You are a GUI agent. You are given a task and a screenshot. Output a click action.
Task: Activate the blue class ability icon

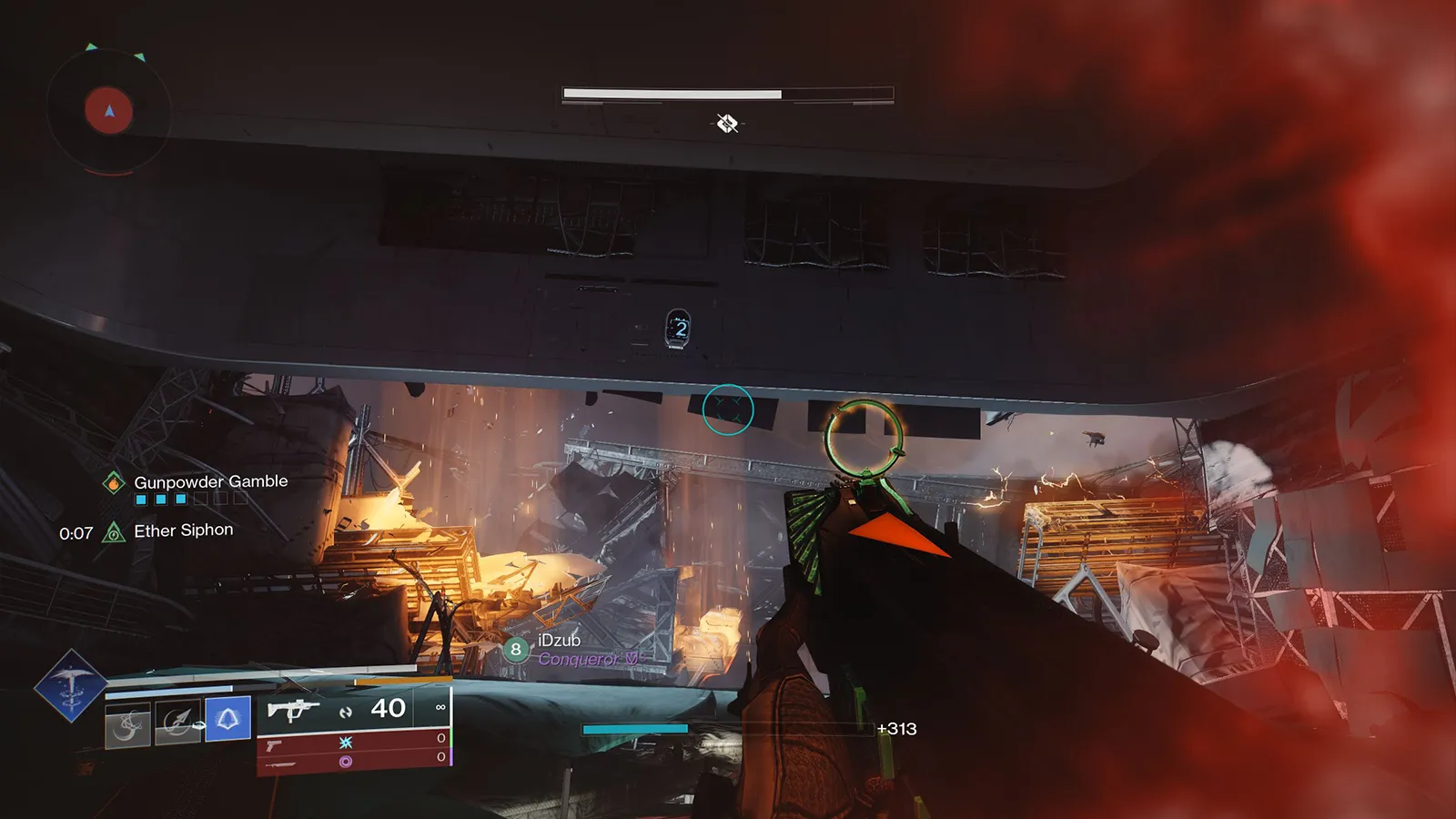click(x=227, y=719)
